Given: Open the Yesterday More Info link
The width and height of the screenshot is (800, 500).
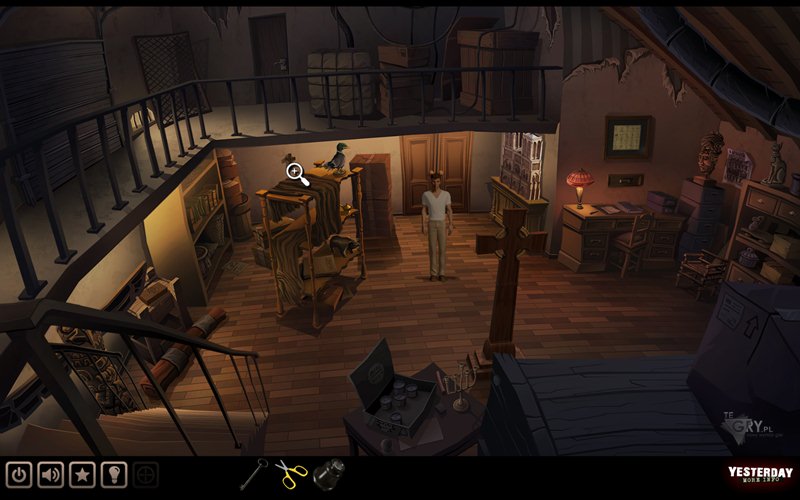Looking at the screenshot, I should click(760, 476).
